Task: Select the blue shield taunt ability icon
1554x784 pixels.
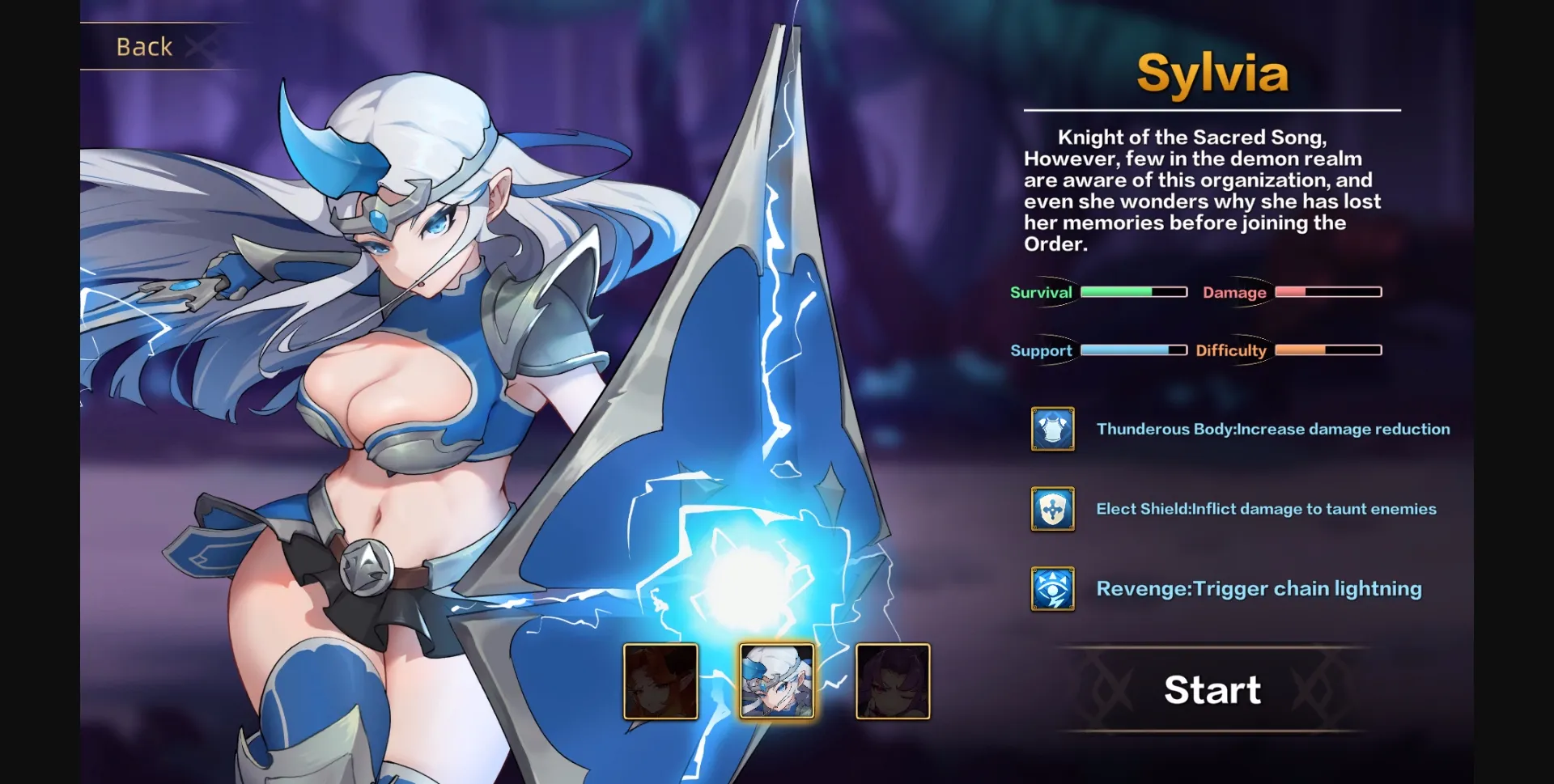Action: 1052,509
